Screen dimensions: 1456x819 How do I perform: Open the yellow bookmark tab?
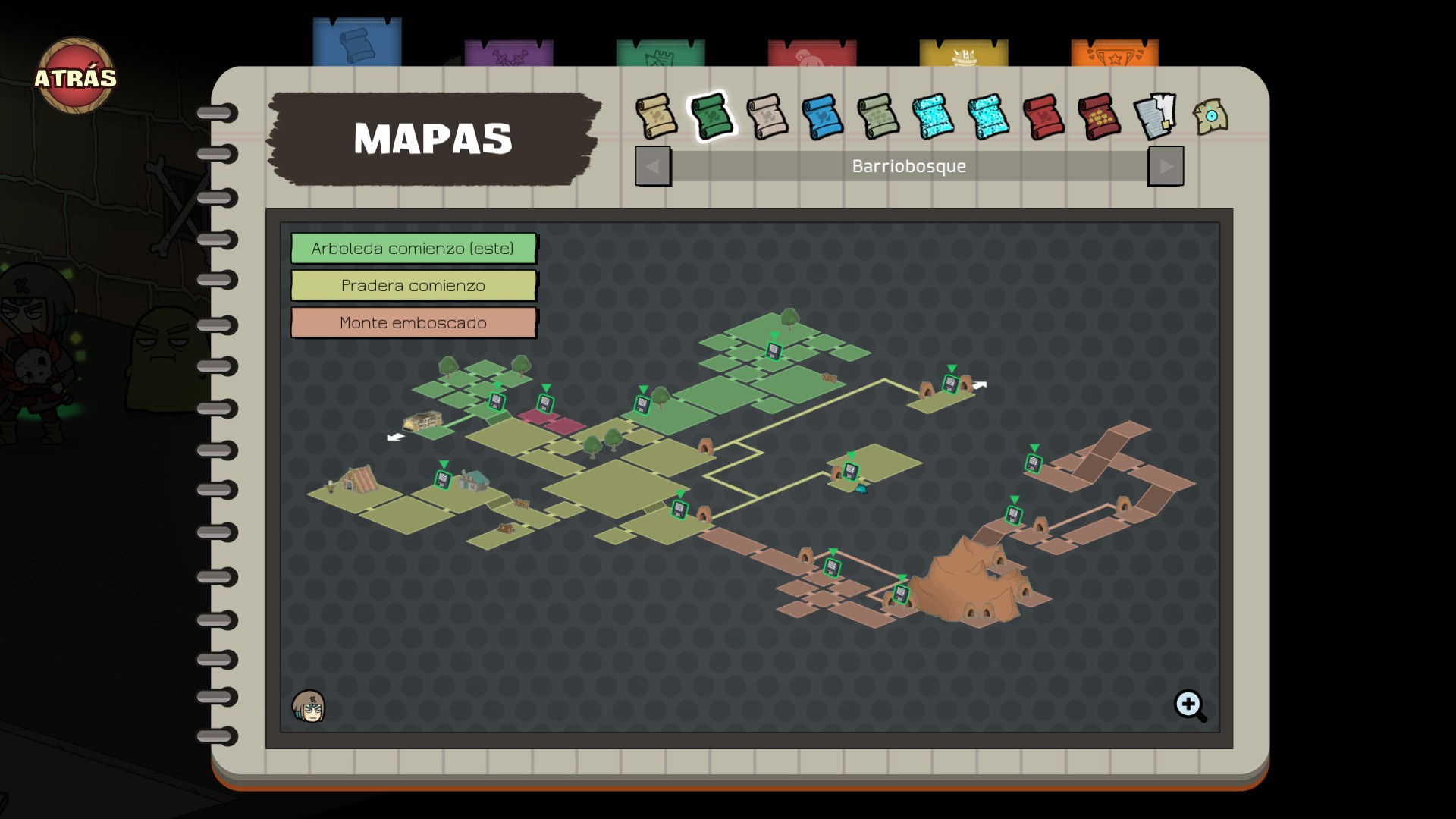click(963, 55)
